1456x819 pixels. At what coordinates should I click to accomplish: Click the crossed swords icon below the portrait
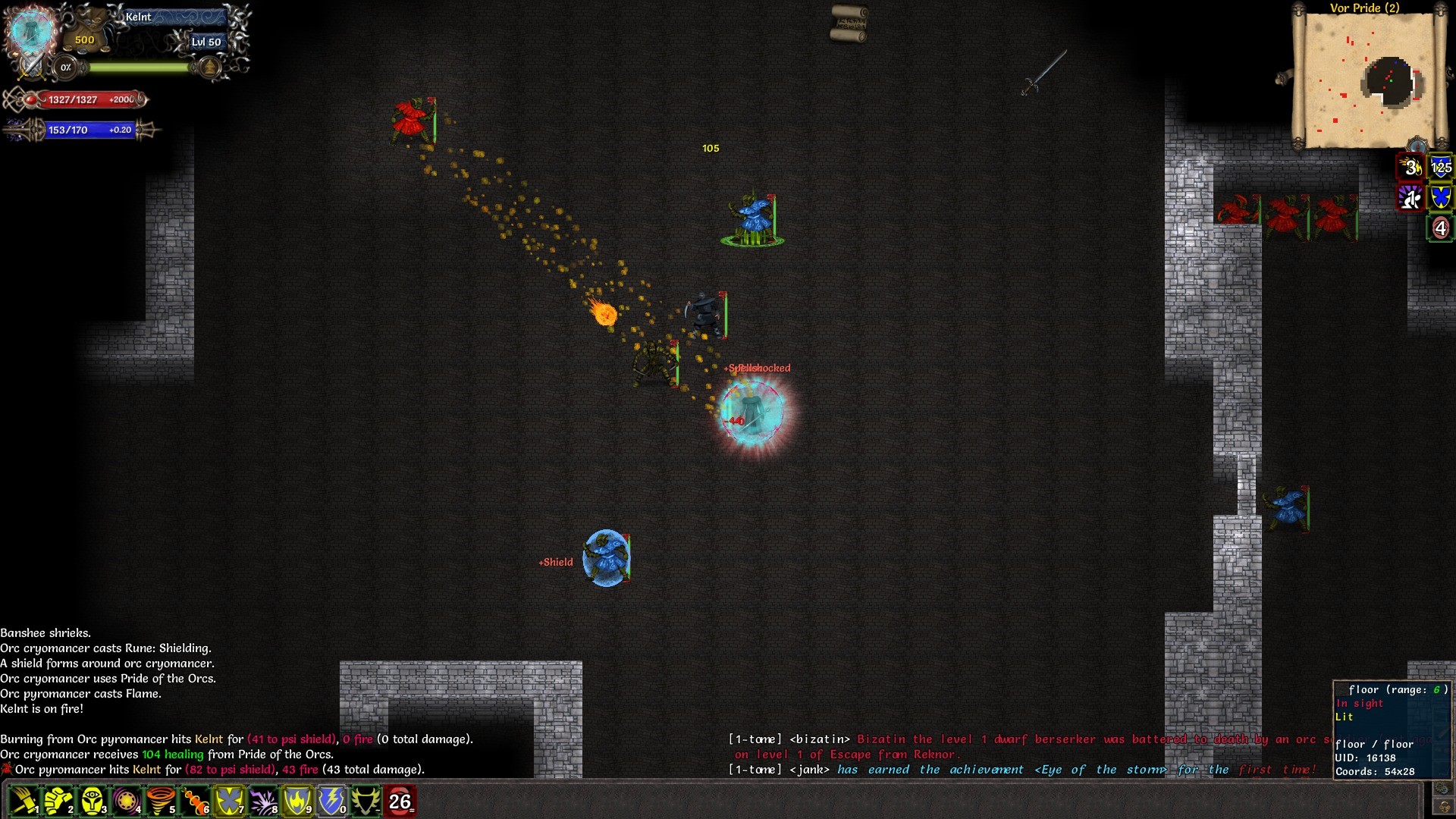pyautogui.click(x=32, y=67)
